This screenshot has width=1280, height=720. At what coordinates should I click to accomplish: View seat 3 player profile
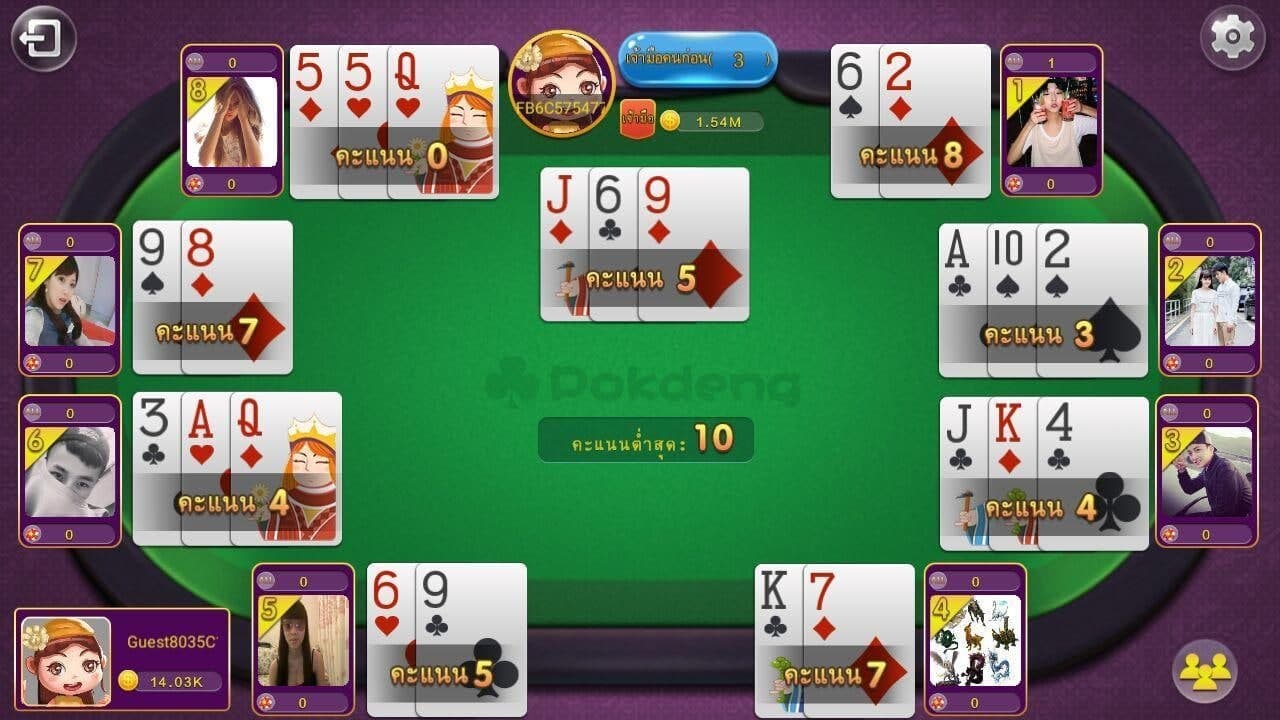(x=1206, y=471)
